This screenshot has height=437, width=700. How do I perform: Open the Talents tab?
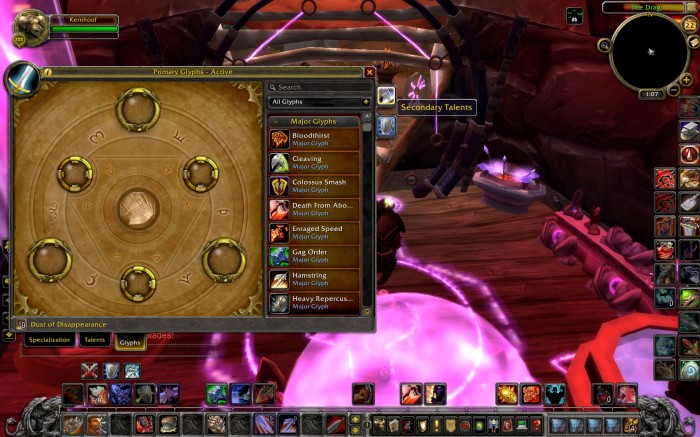[95, 340]
